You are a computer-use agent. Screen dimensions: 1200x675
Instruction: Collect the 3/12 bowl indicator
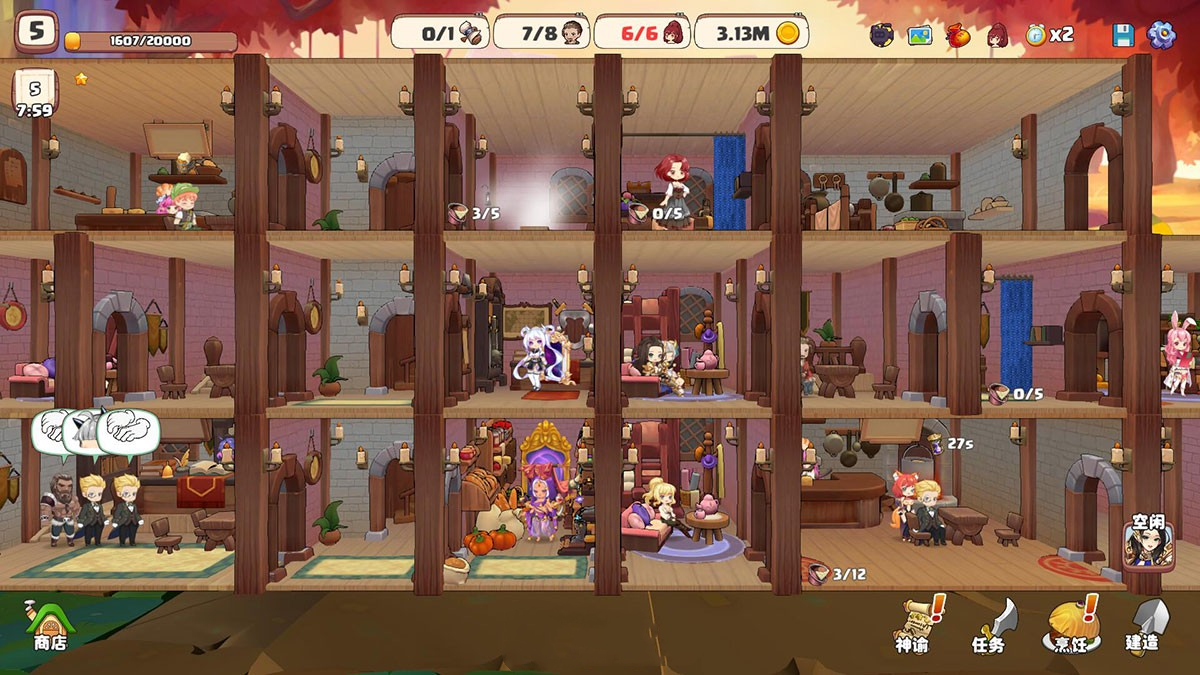836,574
